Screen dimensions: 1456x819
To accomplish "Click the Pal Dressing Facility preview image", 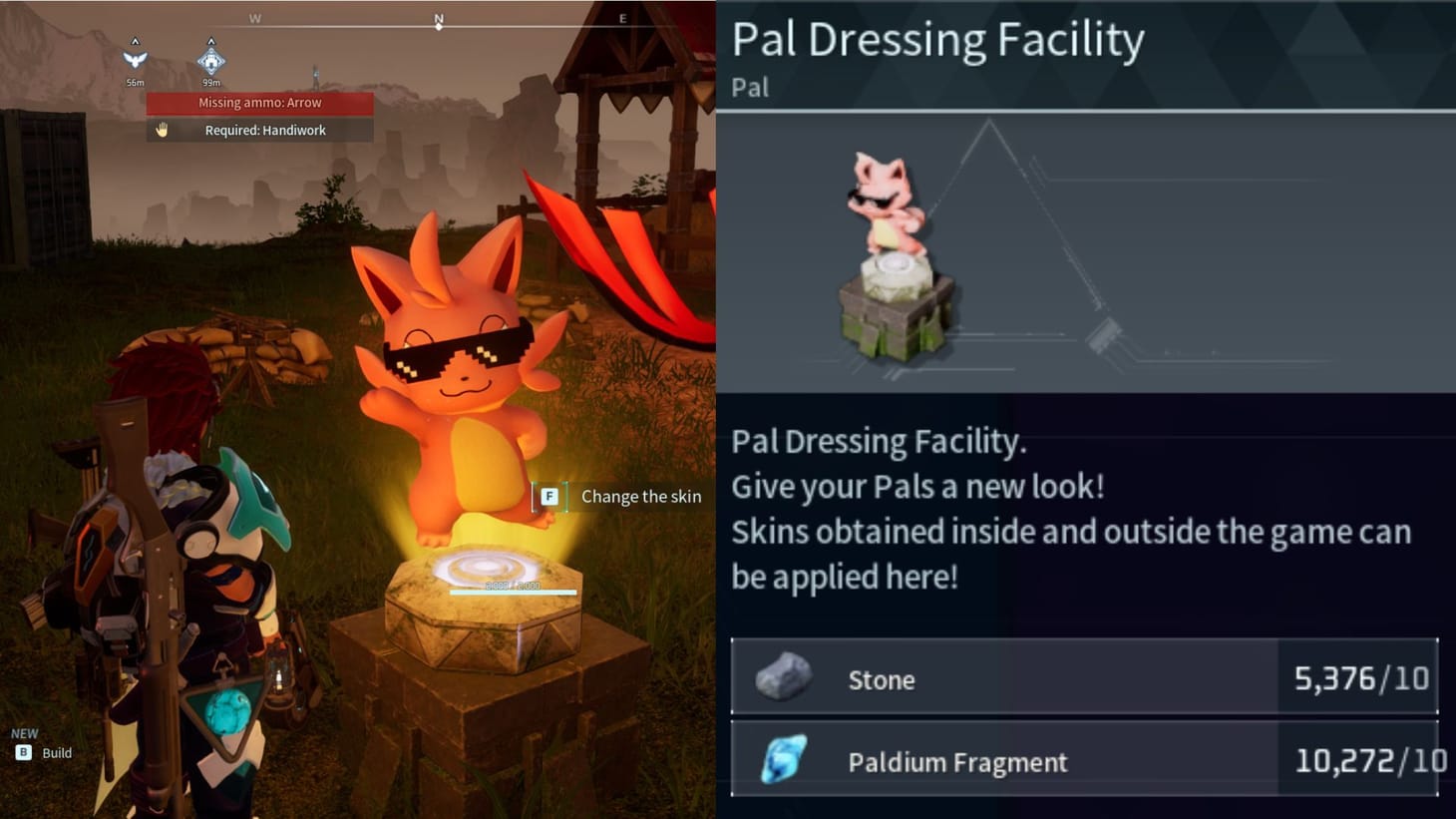I will (x=898, y=254).
